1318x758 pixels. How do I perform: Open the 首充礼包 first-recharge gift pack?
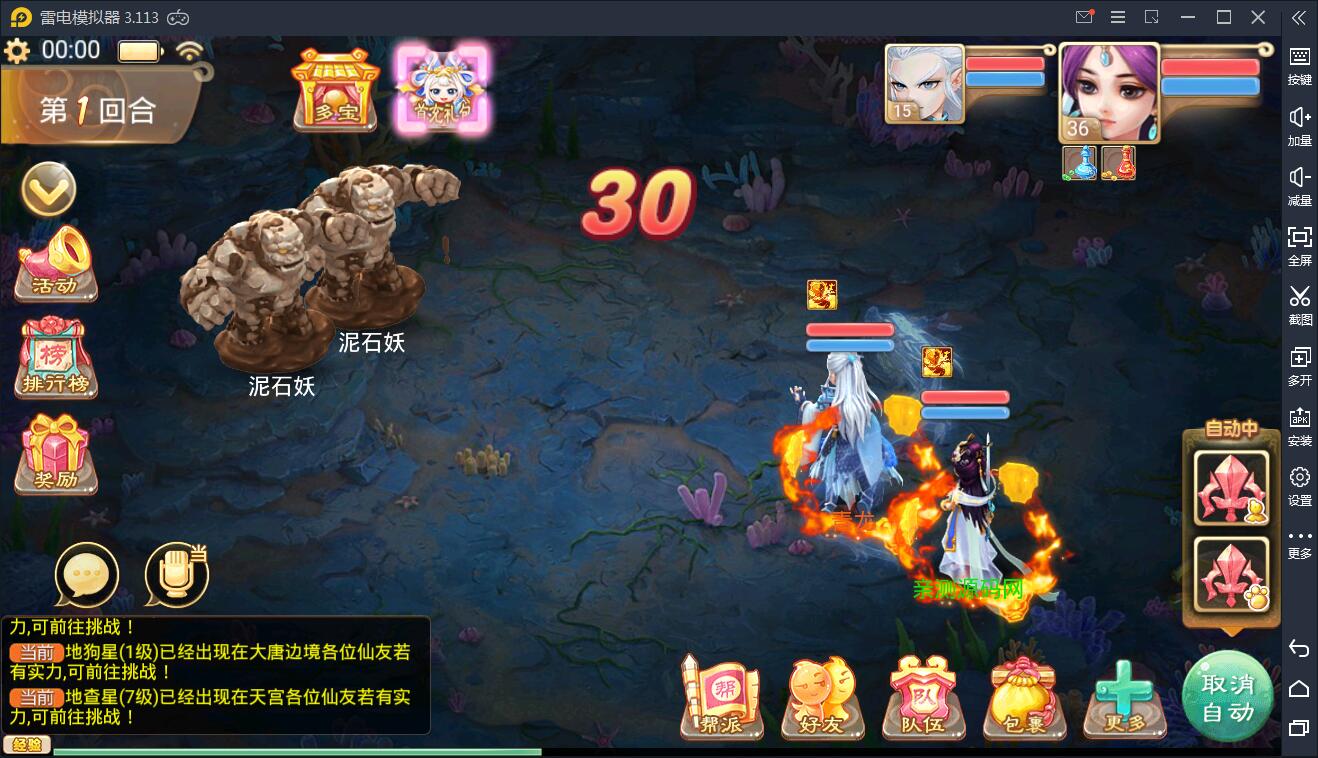point(443,90)
